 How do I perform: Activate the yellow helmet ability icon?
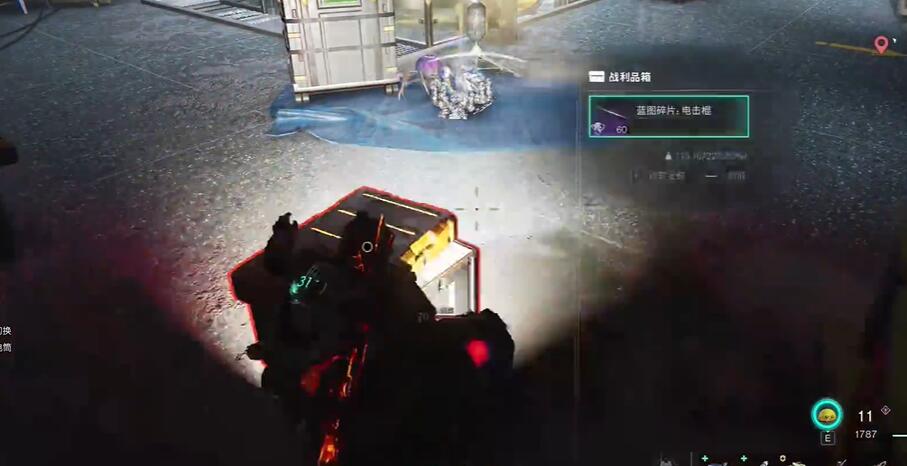[827, 414]
